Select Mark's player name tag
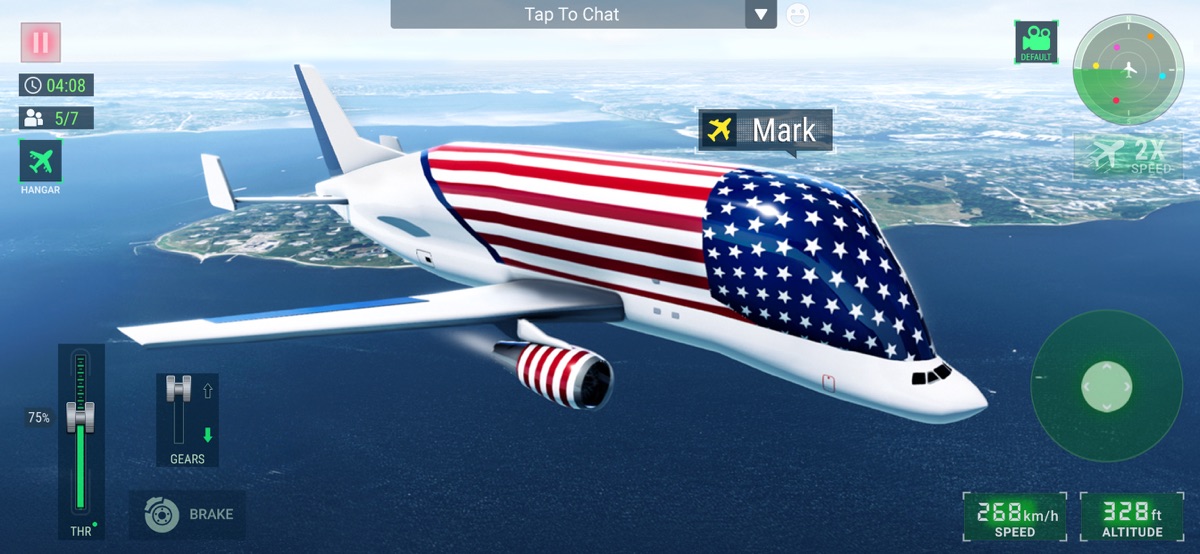Screen dimensions: 1200x554 click(x=765, y=130)
